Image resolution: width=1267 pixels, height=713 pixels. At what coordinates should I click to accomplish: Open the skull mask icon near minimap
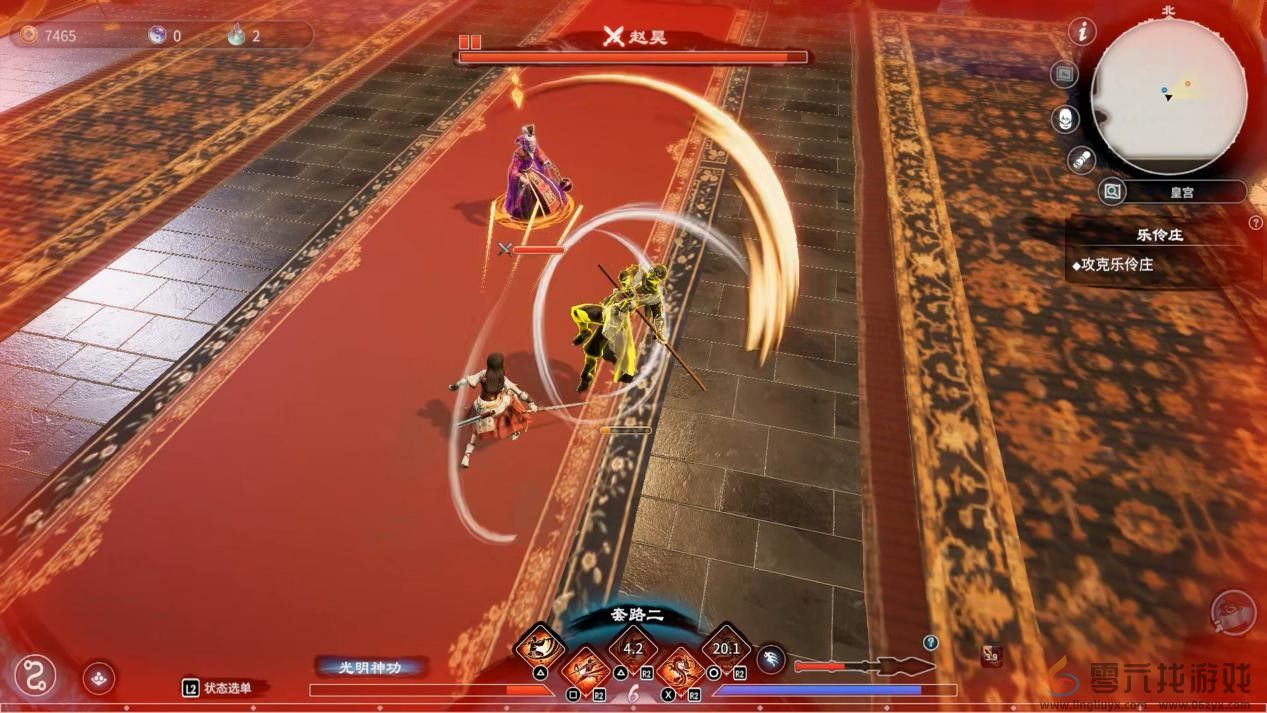1066,119
